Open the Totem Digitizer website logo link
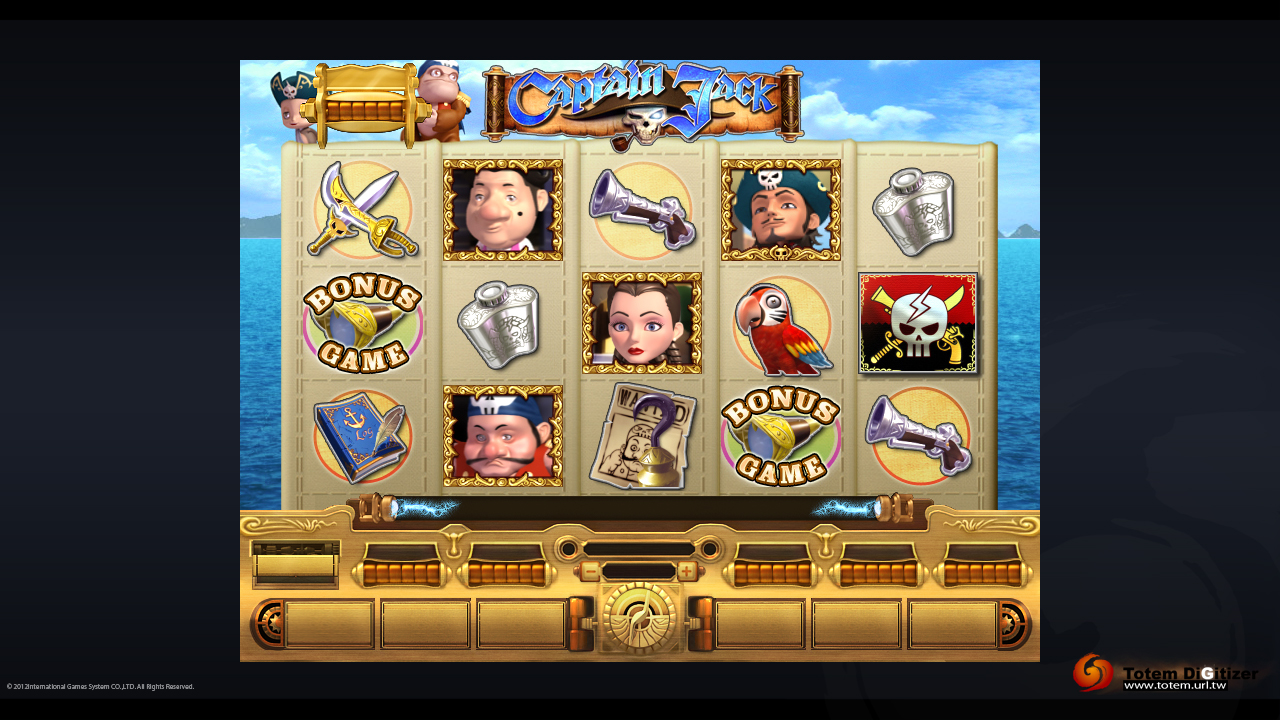 click(1166, 674)
